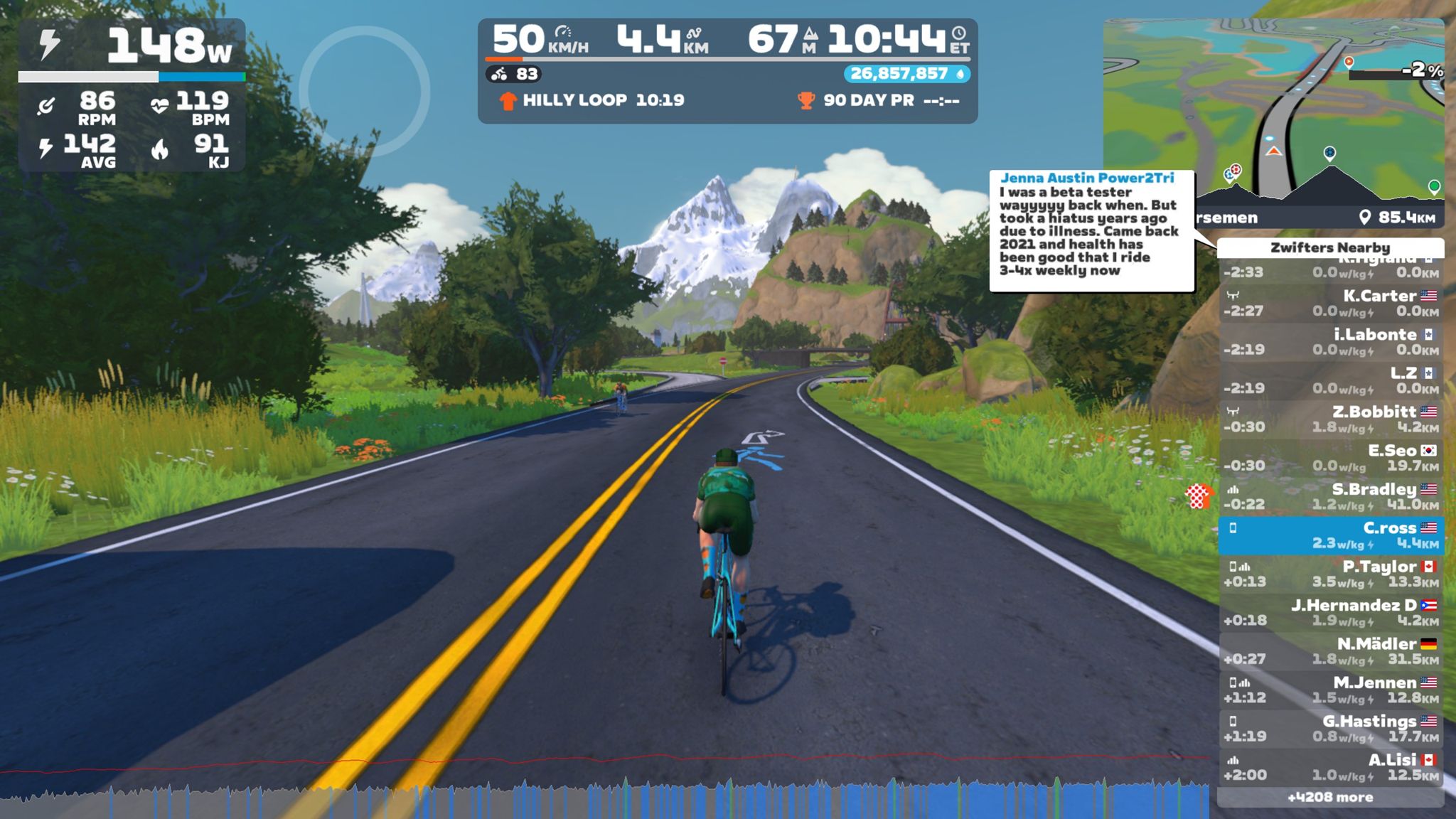1456x819 pixels.
Task: Select S.Bradley in the rider list
Action: pos(1330,496)
